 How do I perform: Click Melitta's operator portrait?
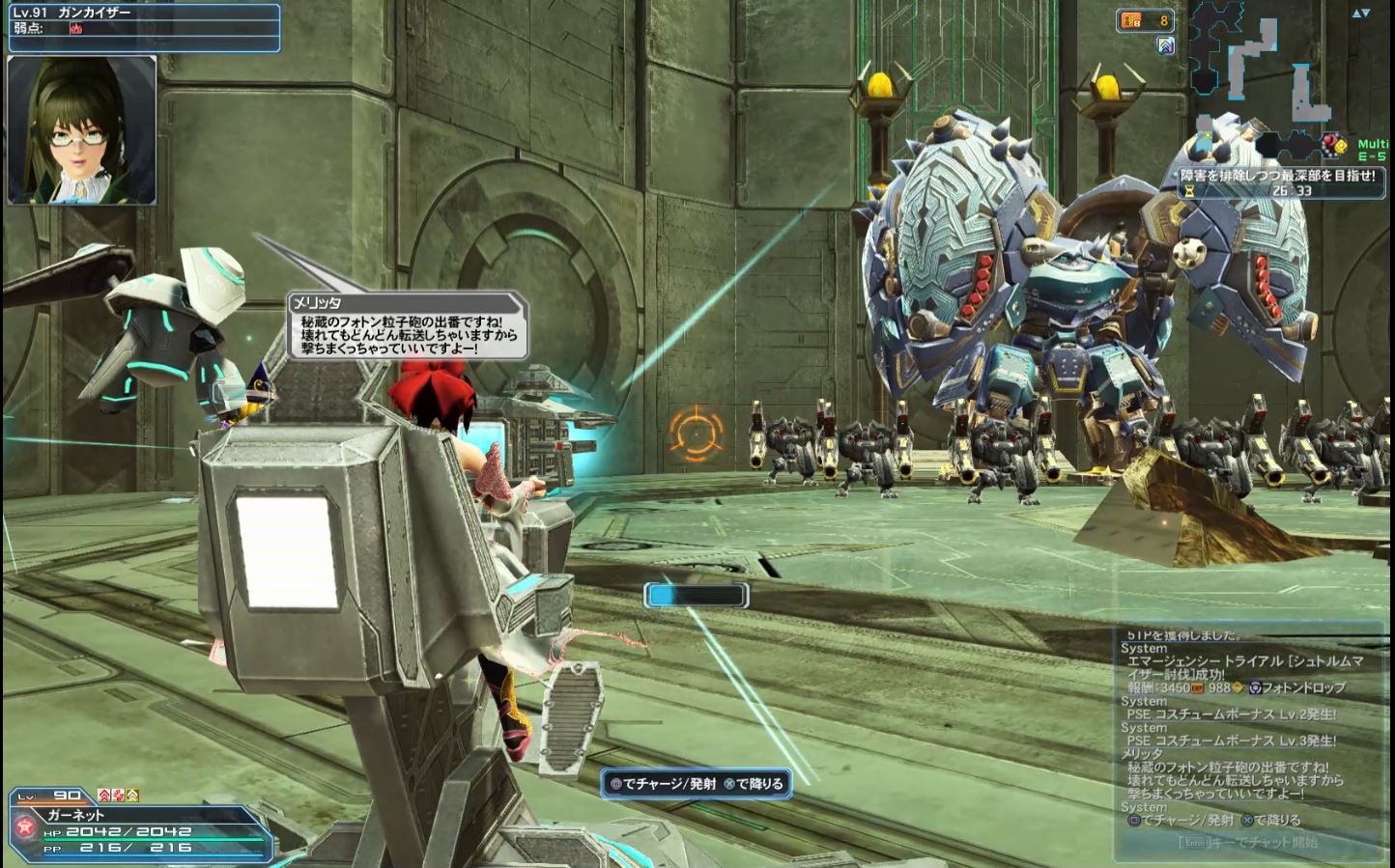pyautogui.click(x=82, y=129)
